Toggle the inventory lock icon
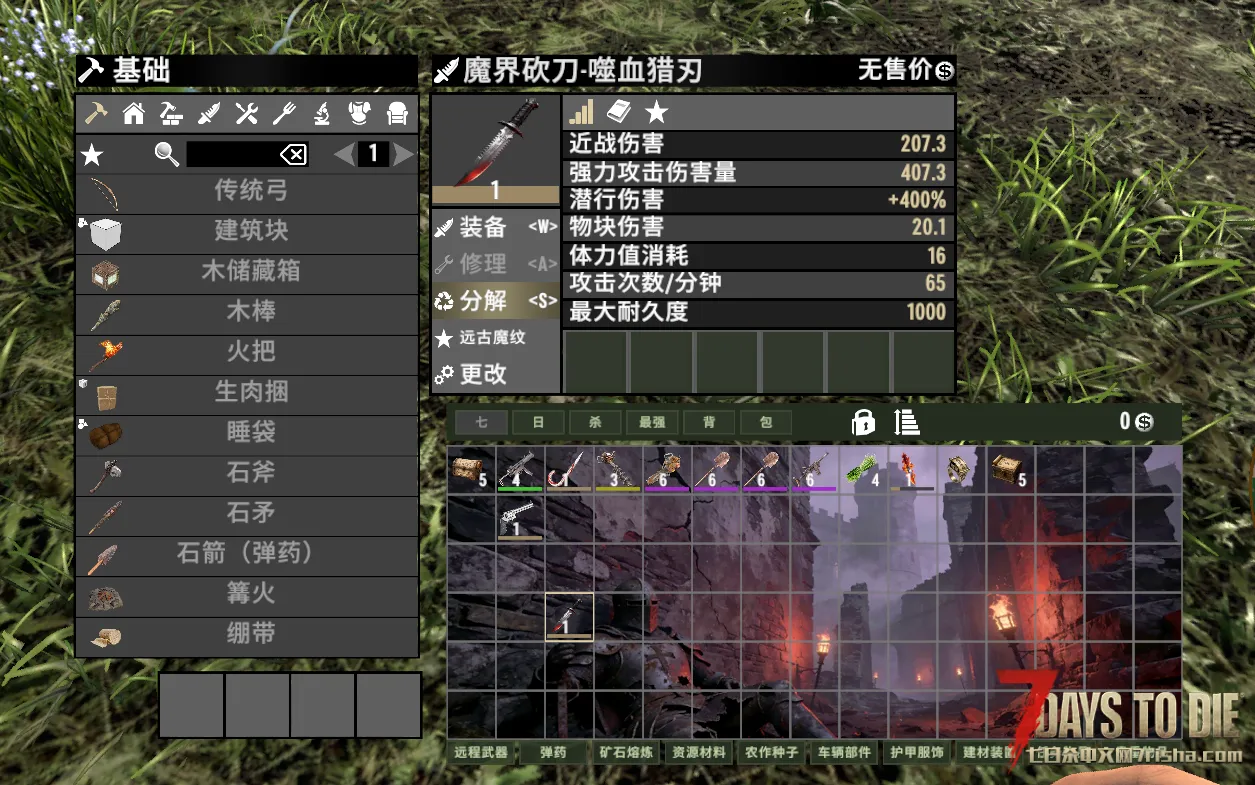This screenshot has height=785, width=1255. 862,422
